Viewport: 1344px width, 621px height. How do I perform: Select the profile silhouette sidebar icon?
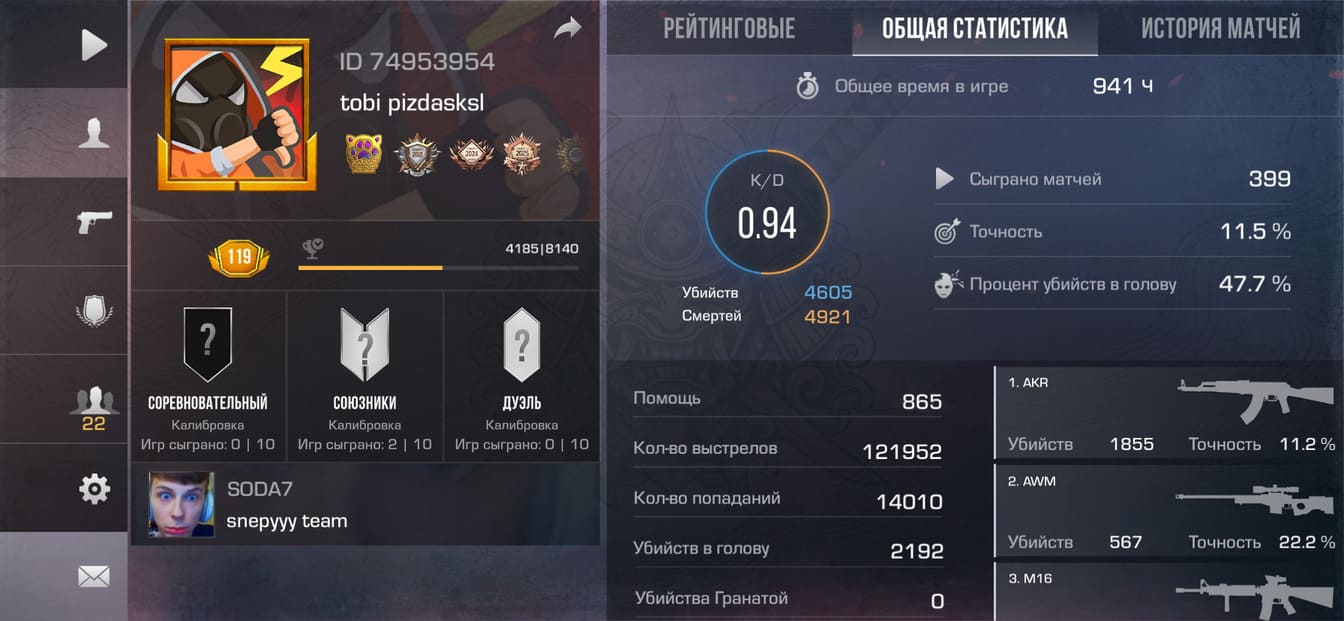click(x=93, y=133)
